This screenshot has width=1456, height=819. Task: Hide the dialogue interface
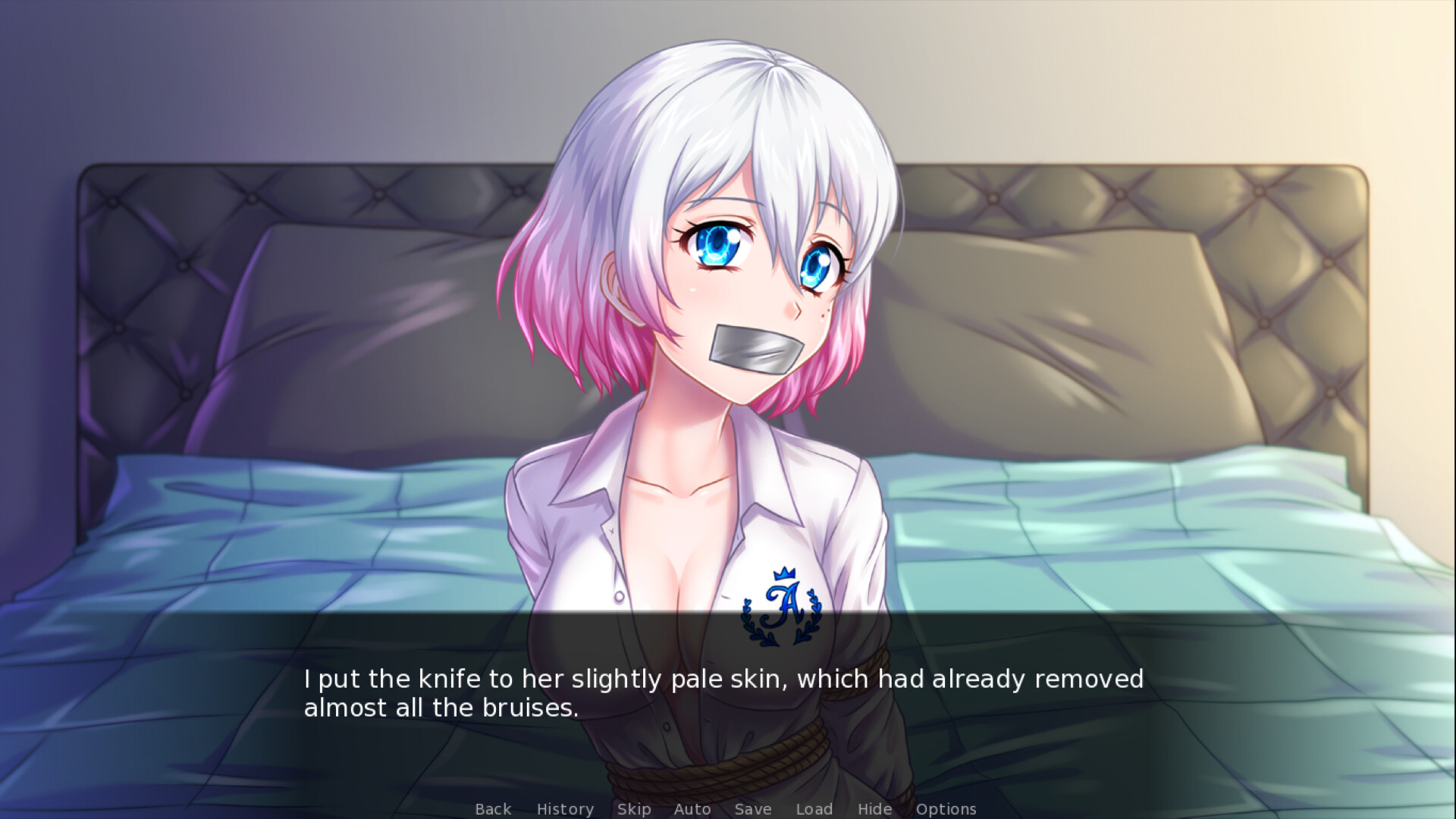pyautogui.click(x=874, y=809)
